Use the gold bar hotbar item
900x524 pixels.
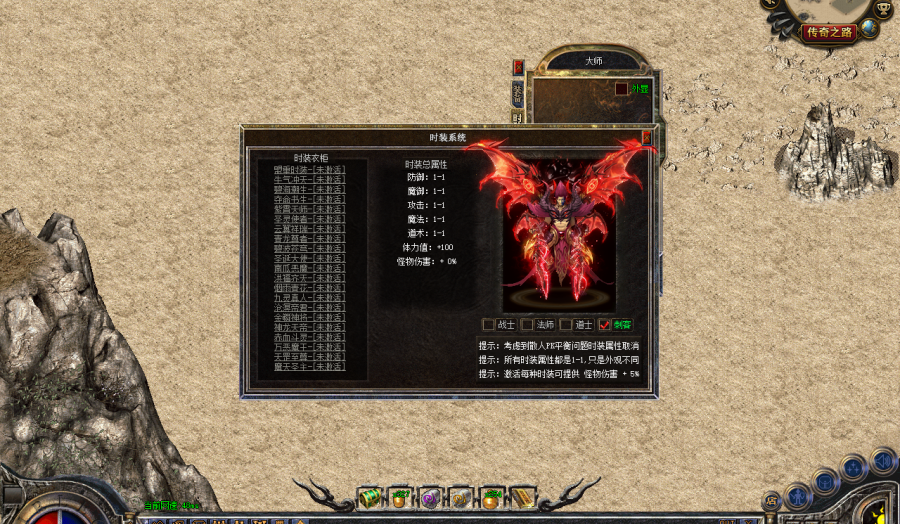tap(524, 497)
